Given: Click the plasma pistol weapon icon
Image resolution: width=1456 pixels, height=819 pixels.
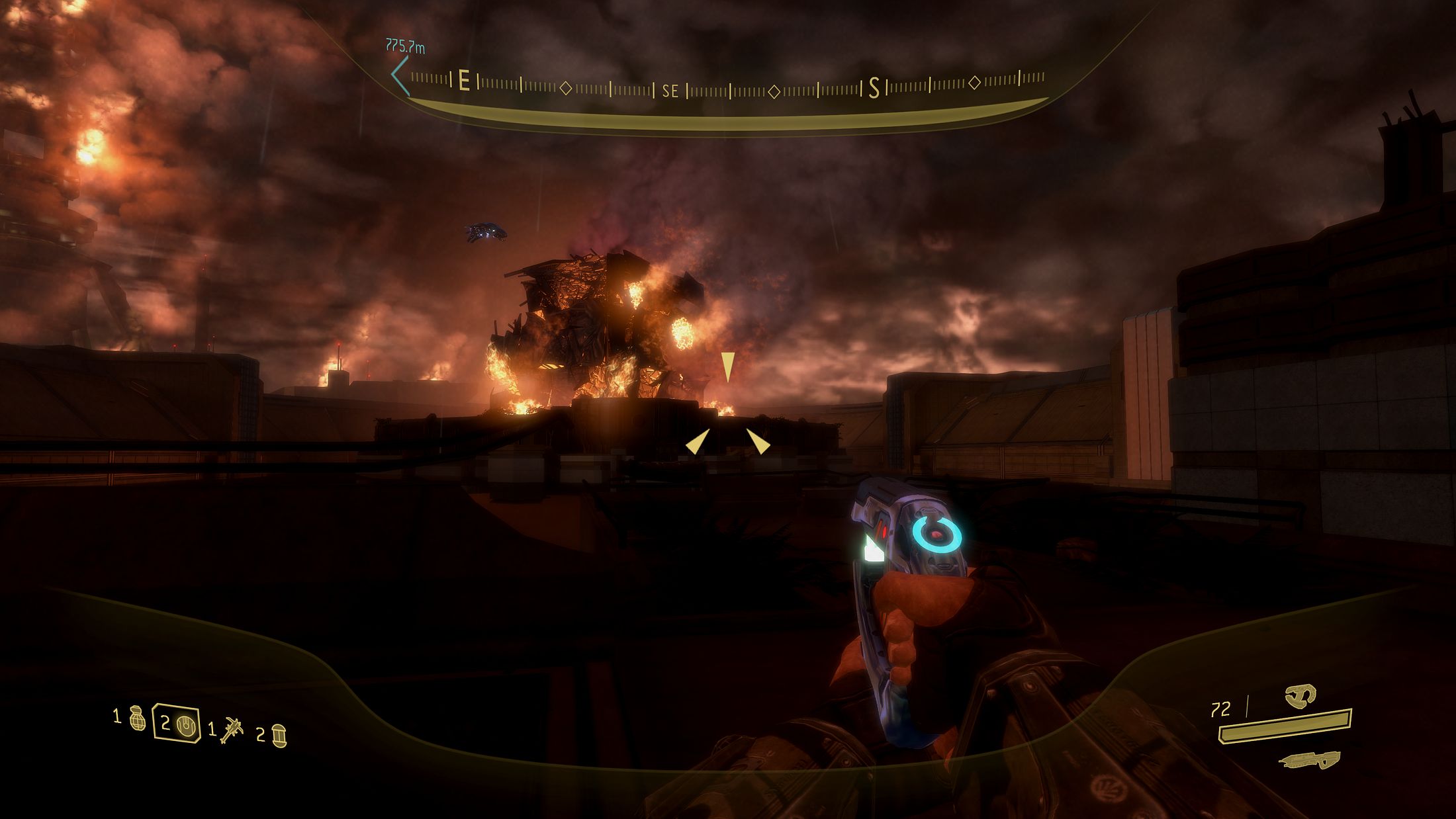Looking at the screenshot, I should point(1300,695).
